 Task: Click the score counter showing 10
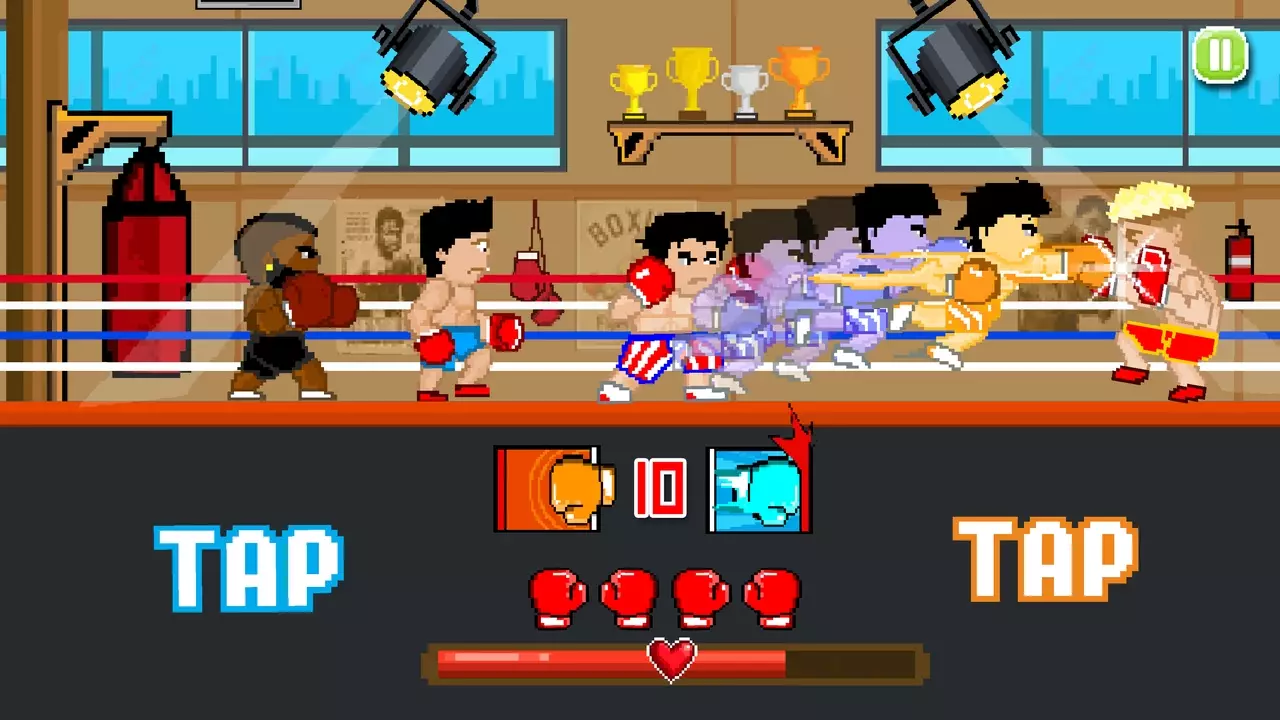660,487
